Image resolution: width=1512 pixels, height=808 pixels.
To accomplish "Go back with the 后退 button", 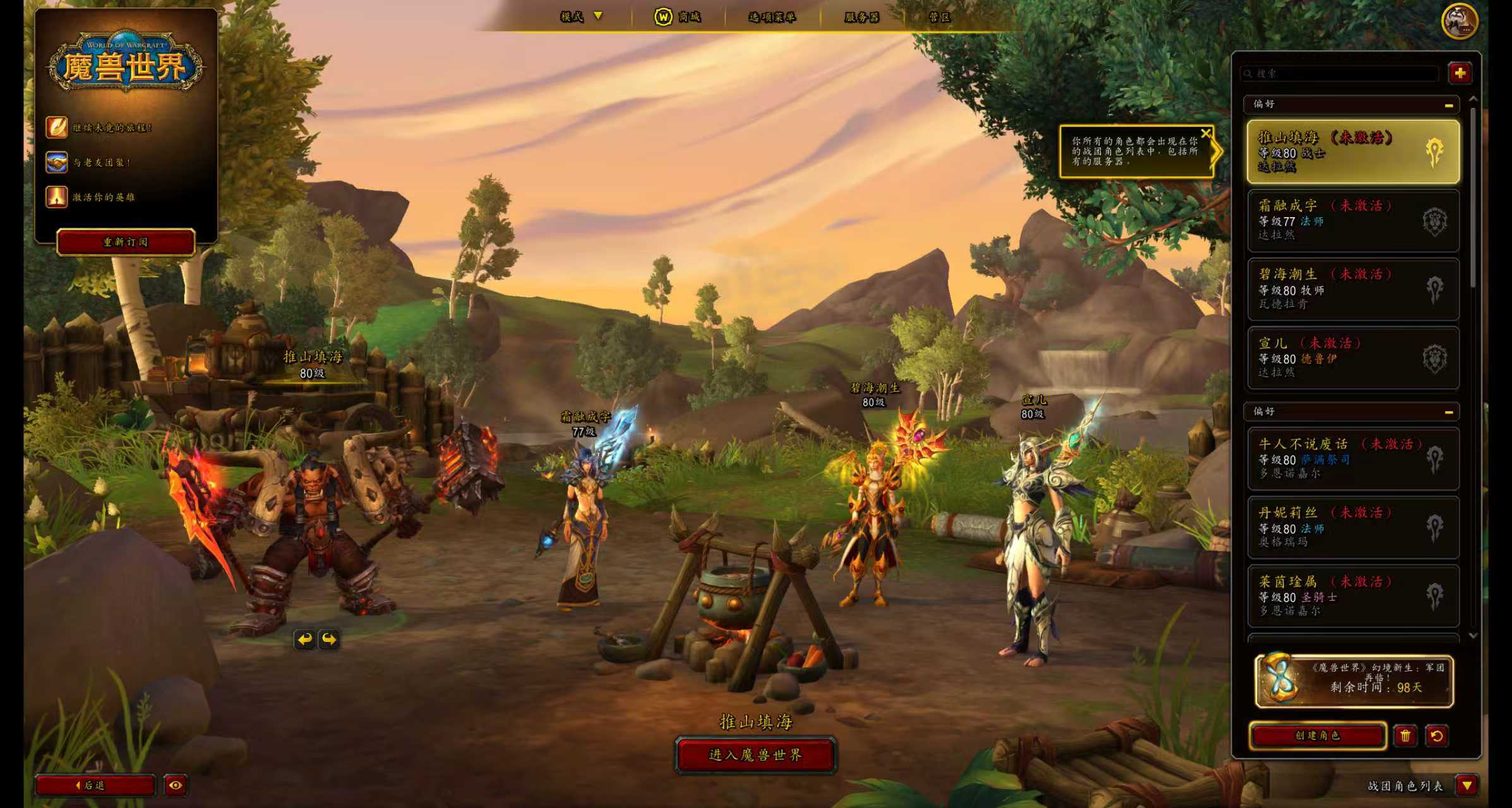I will tap(95, 785).
